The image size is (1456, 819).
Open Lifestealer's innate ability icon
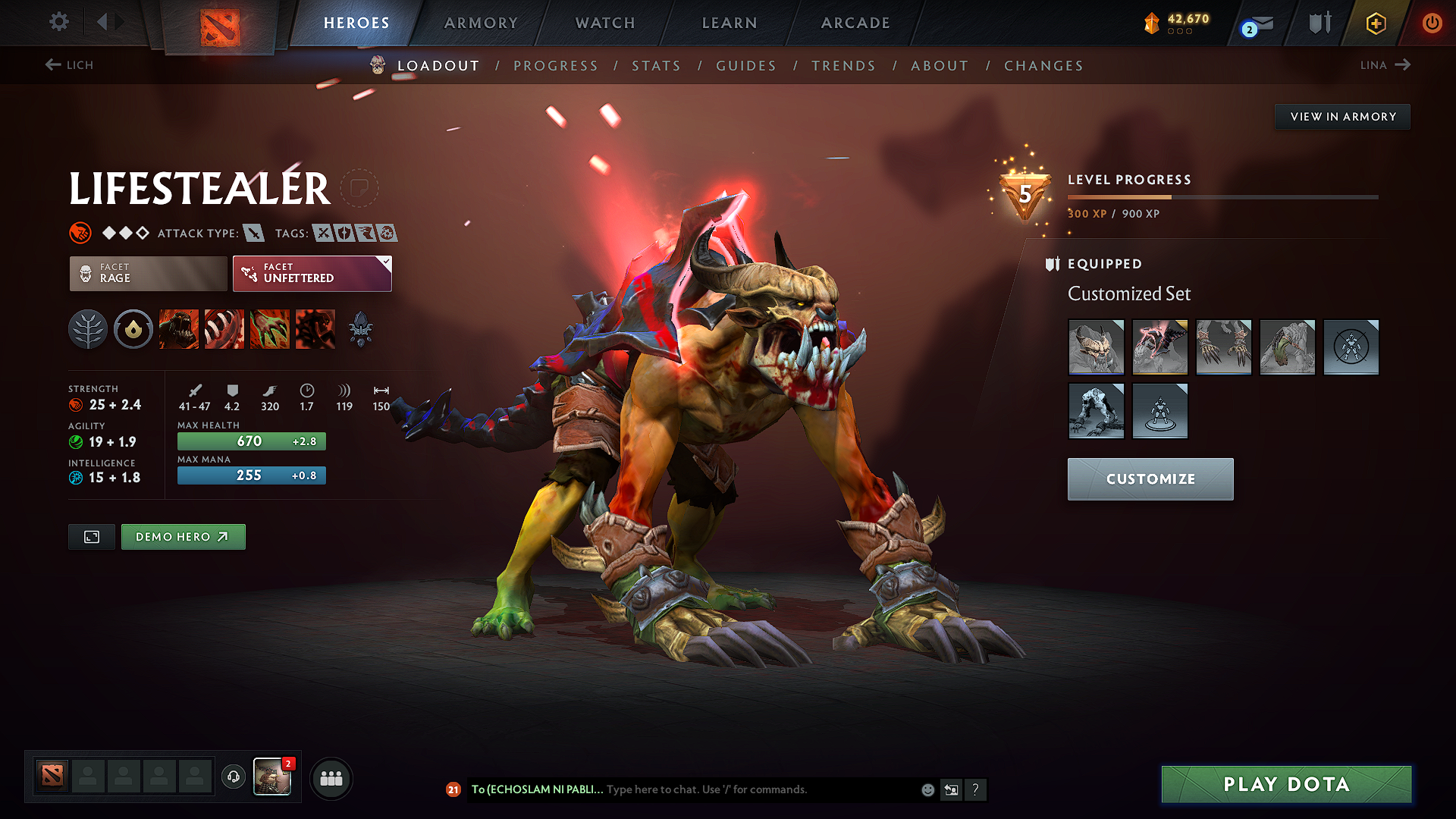point(133,328)
